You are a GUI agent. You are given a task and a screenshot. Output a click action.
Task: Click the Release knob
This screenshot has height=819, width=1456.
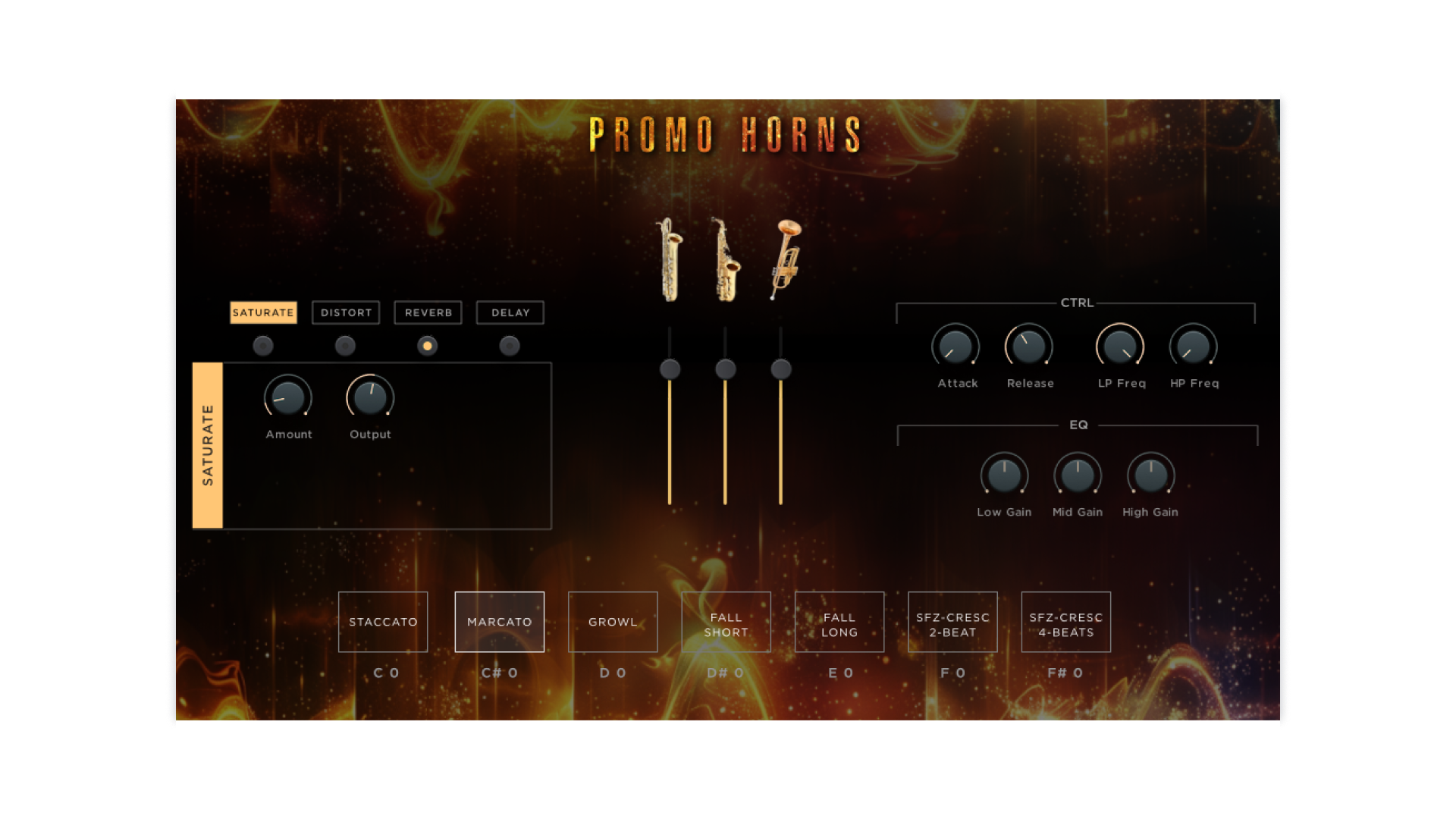click(1029, 347)
